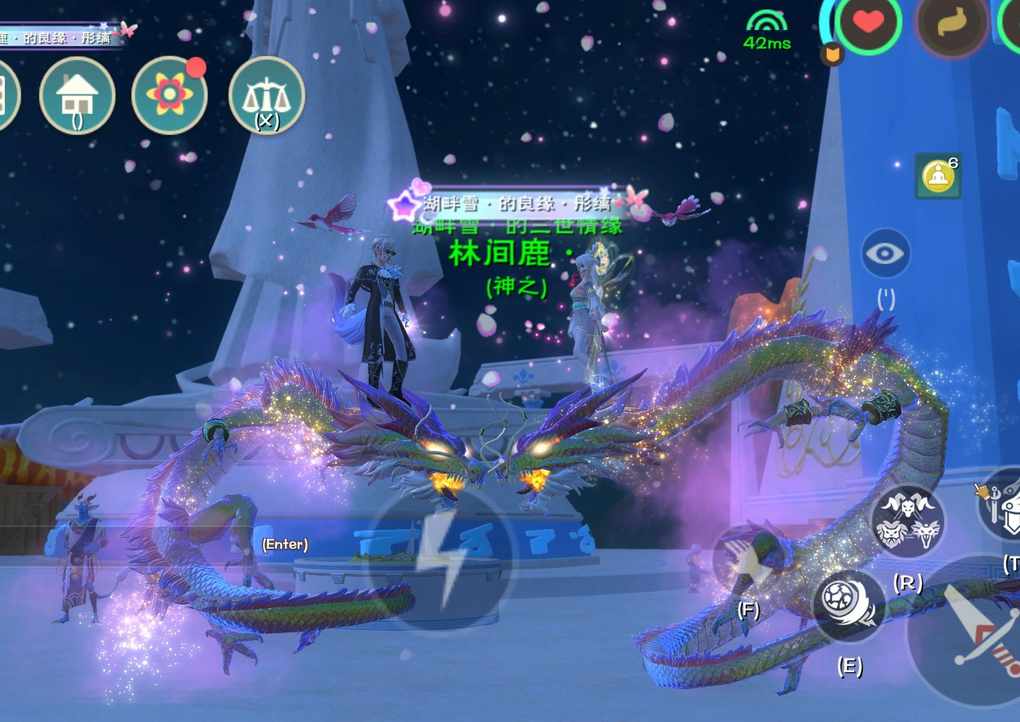This screenshot has width=1020, height=722.
Task: Attack with the large sword button
Action: 967,630
